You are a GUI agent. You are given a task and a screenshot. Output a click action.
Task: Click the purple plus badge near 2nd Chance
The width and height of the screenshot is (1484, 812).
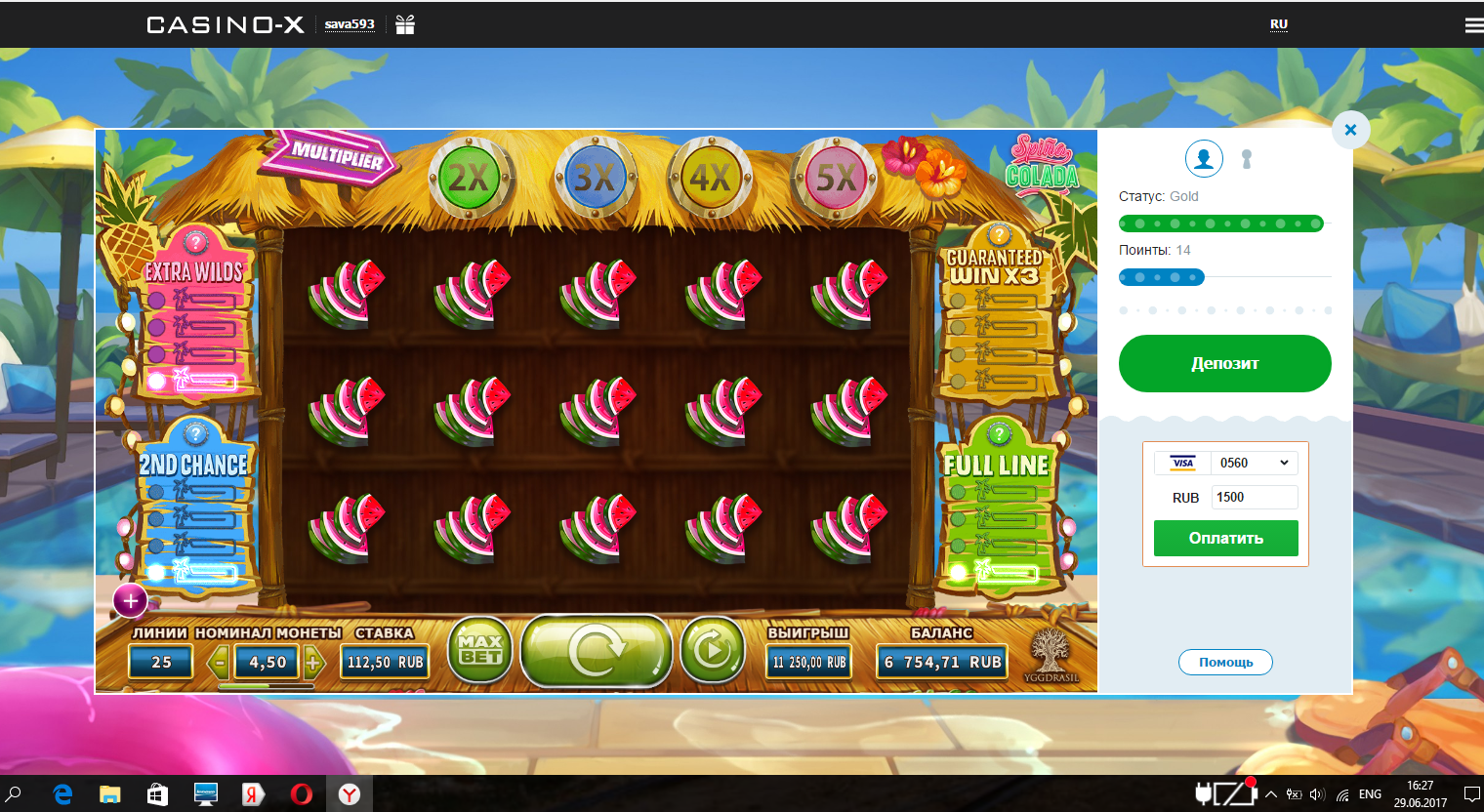tap(130, 601)
